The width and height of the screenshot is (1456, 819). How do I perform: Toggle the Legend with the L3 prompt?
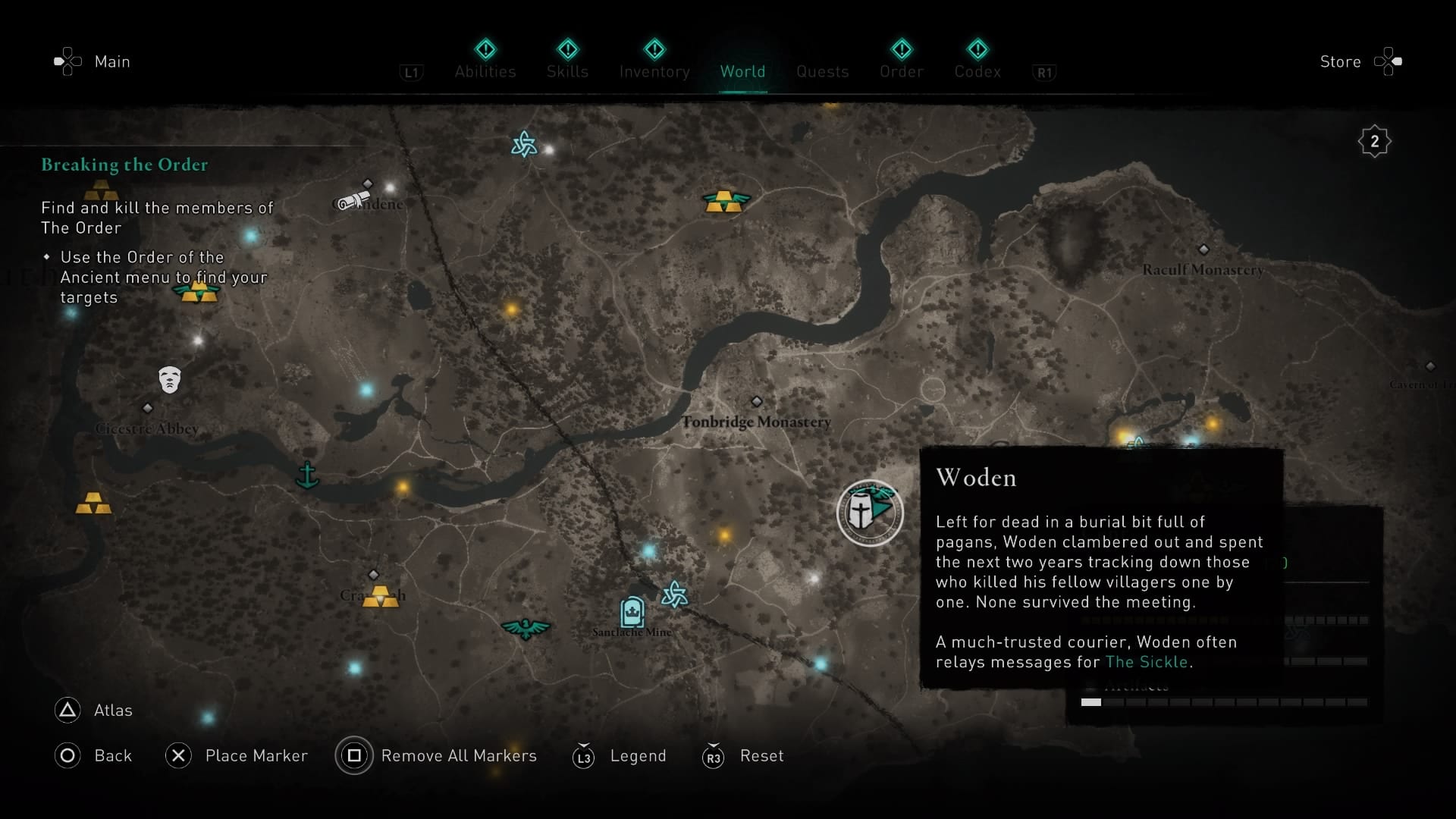point(584,756)
